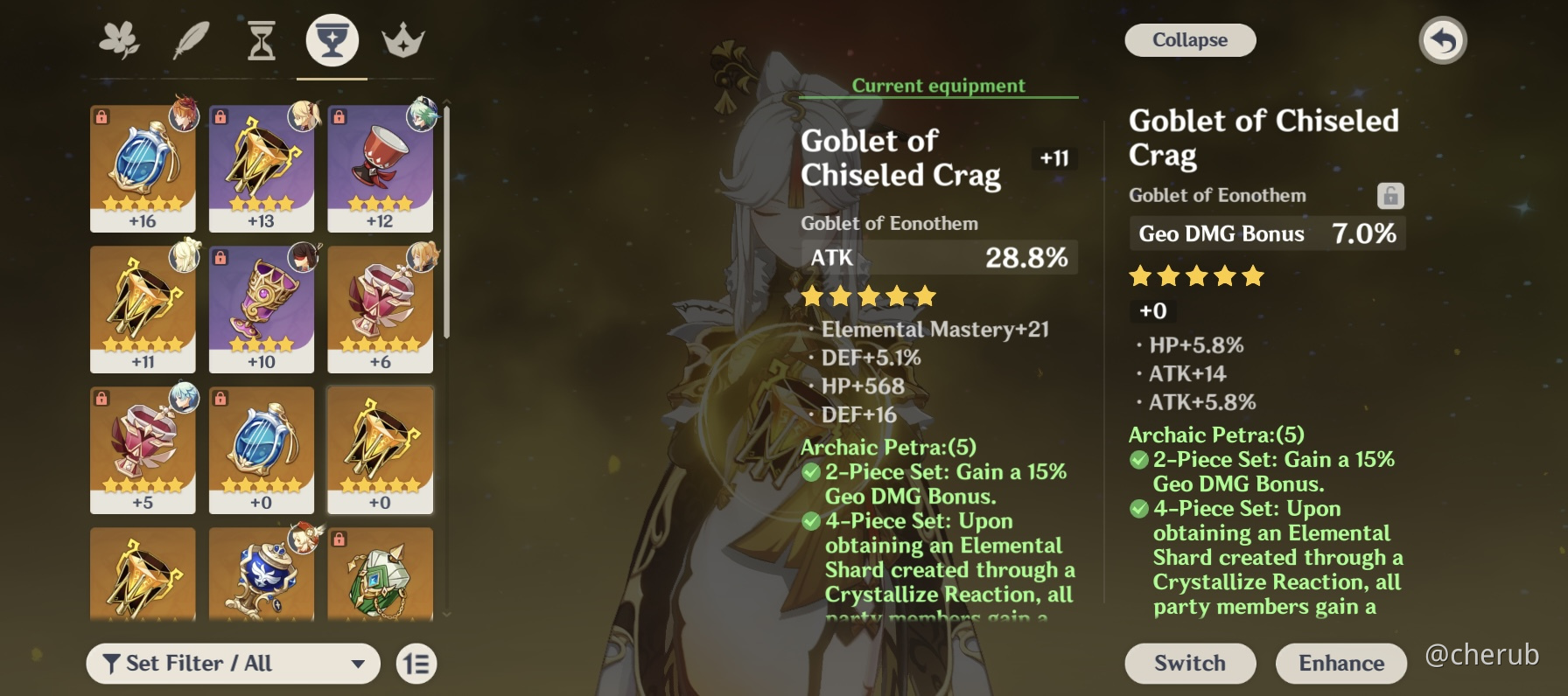
Task: Switch to the selected goblet
Action: point(1189,663)
